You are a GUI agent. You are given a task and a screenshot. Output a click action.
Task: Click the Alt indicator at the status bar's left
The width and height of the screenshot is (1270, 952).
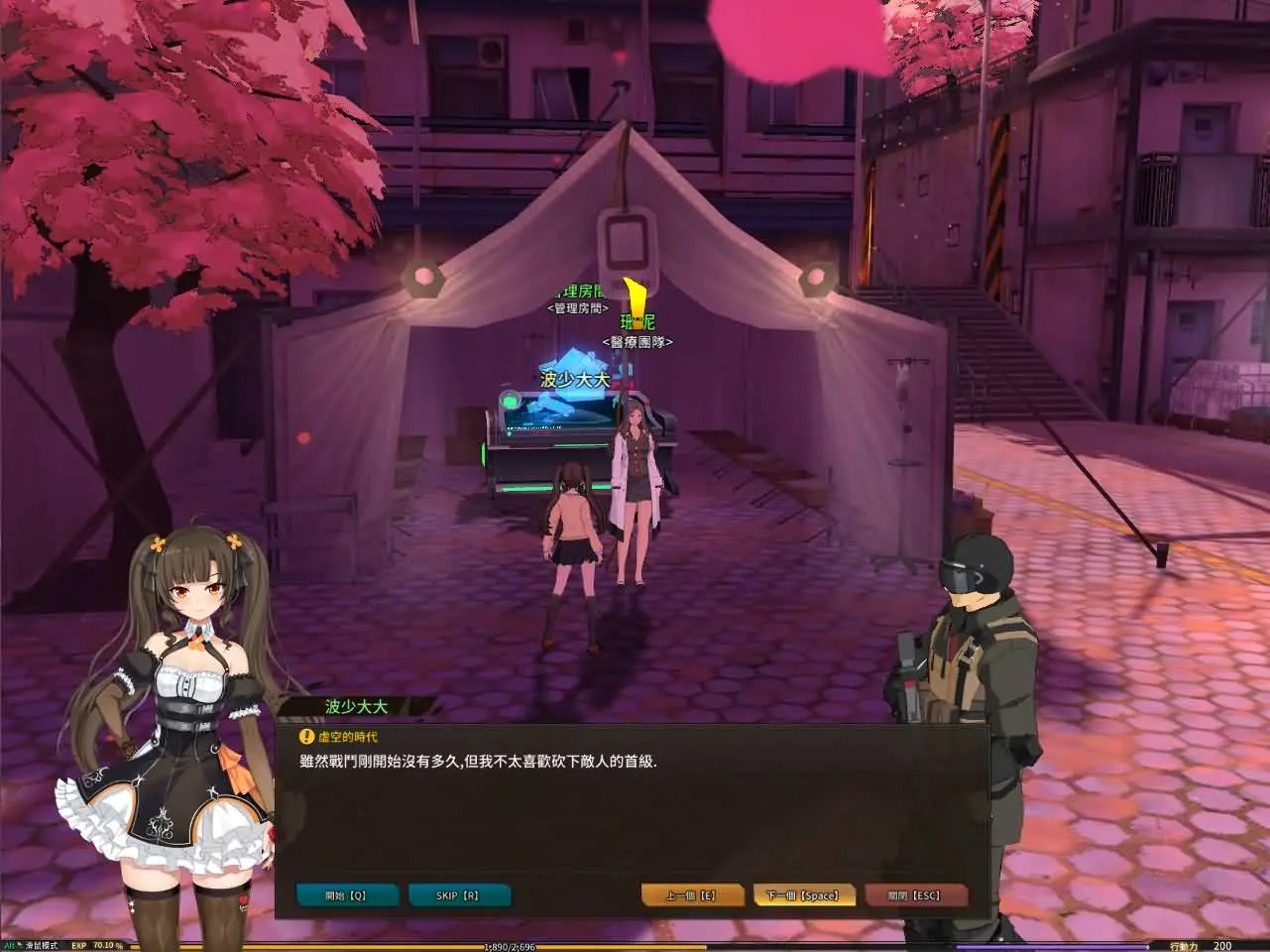[x=11, y=945]
